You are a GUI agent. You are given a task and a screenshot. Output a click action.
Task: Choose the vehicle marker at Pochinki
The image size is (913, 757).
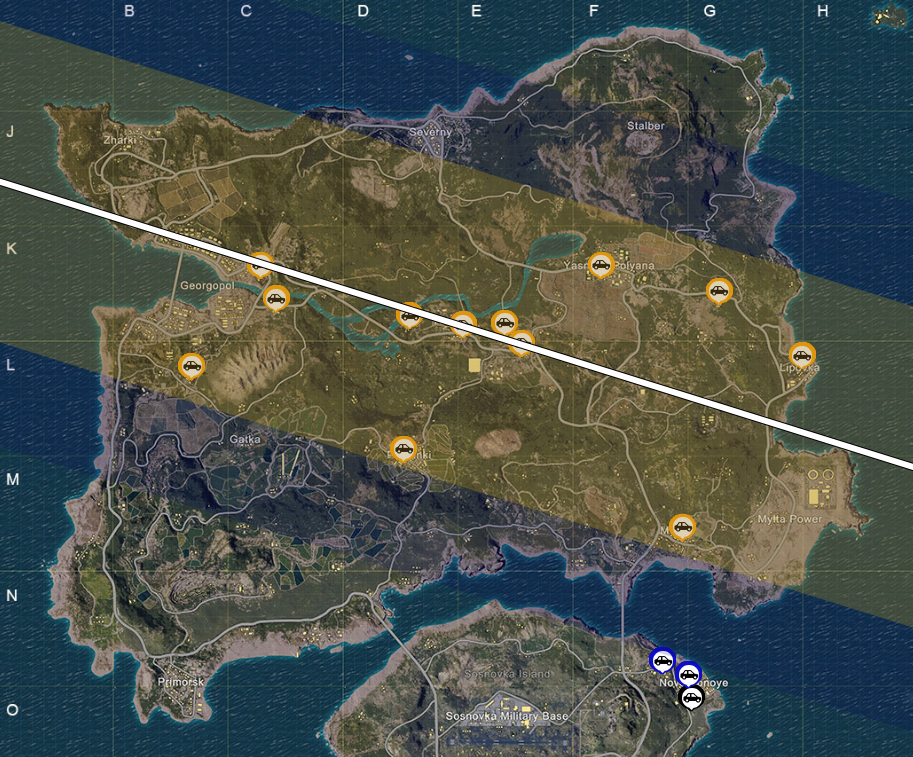pos(403,449)
